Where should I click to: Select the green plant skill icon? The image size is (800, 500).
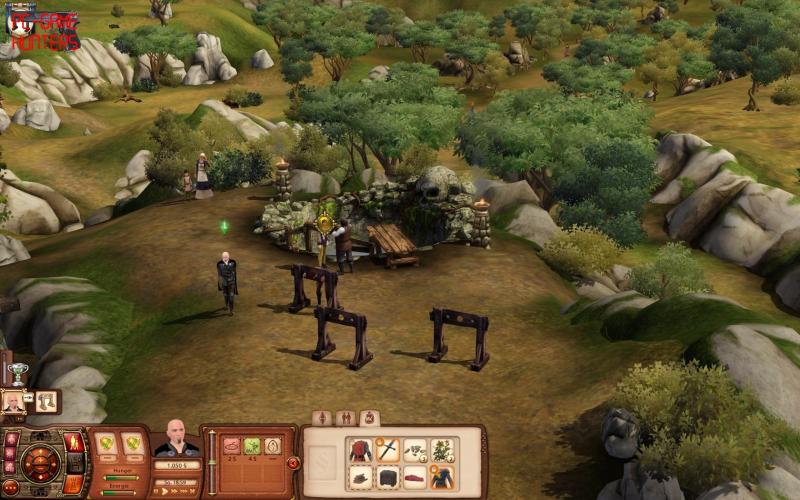pyautogui.click(x=252, y=446)
